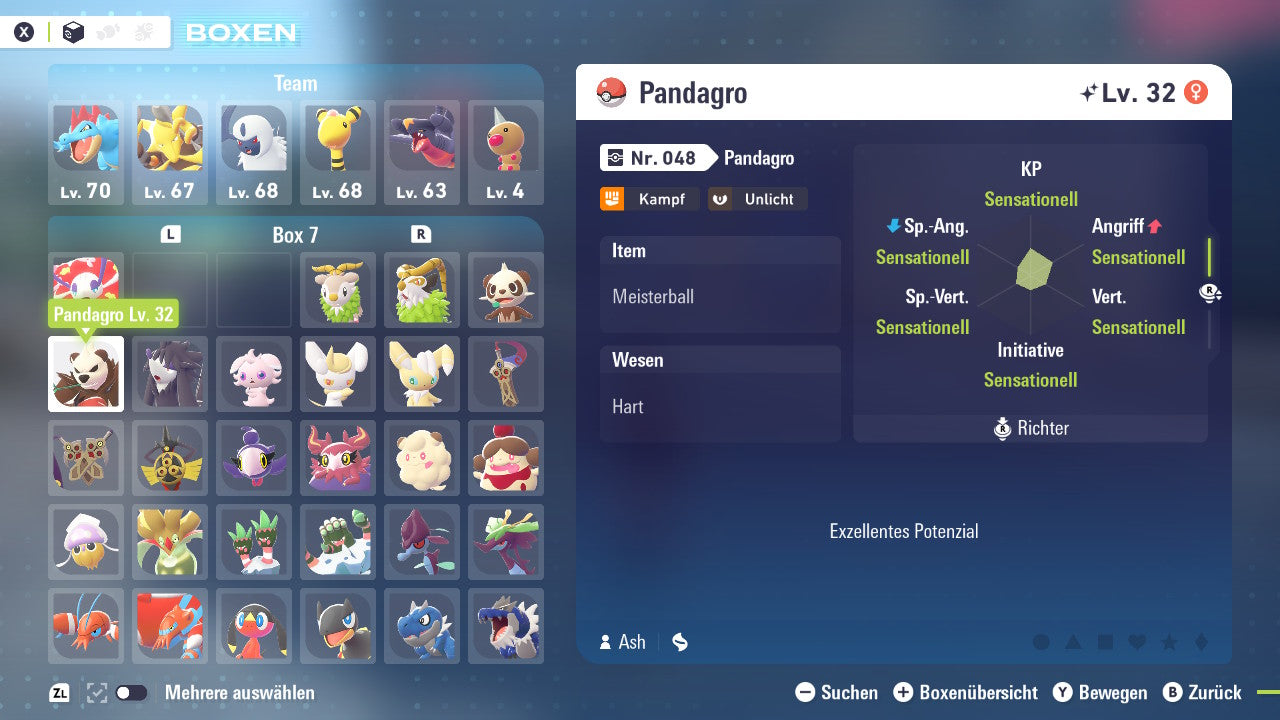Click Pandagro's female gender symbol
The height and width of the screenshot is (720, 1280).
pos(1195,92)
